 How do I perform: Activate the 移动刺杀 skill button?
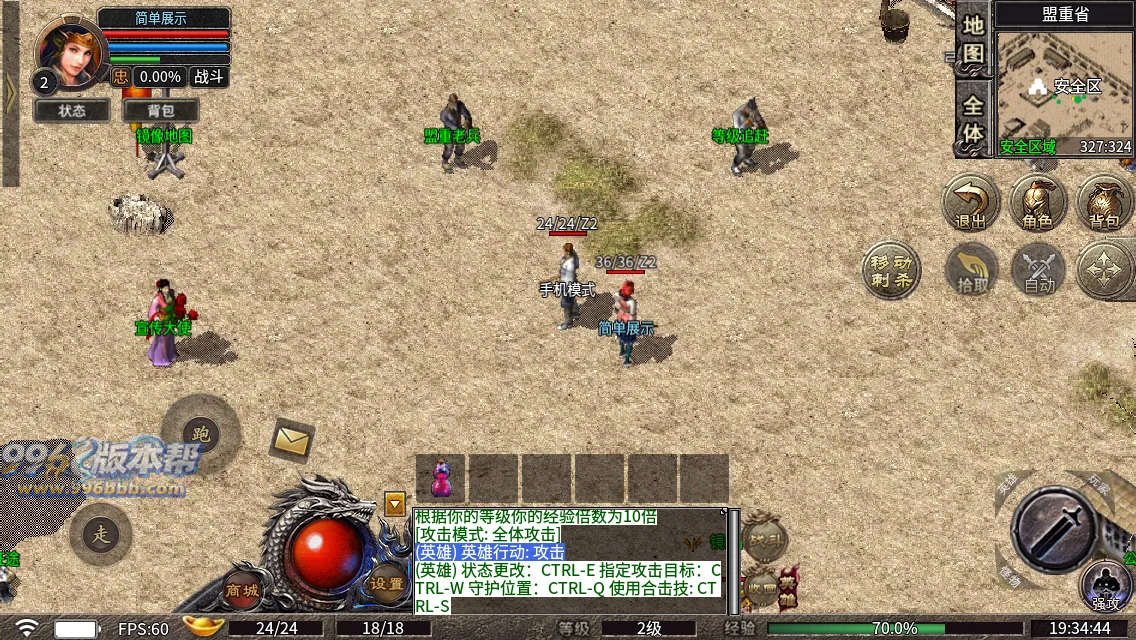(x=889, y=270)
